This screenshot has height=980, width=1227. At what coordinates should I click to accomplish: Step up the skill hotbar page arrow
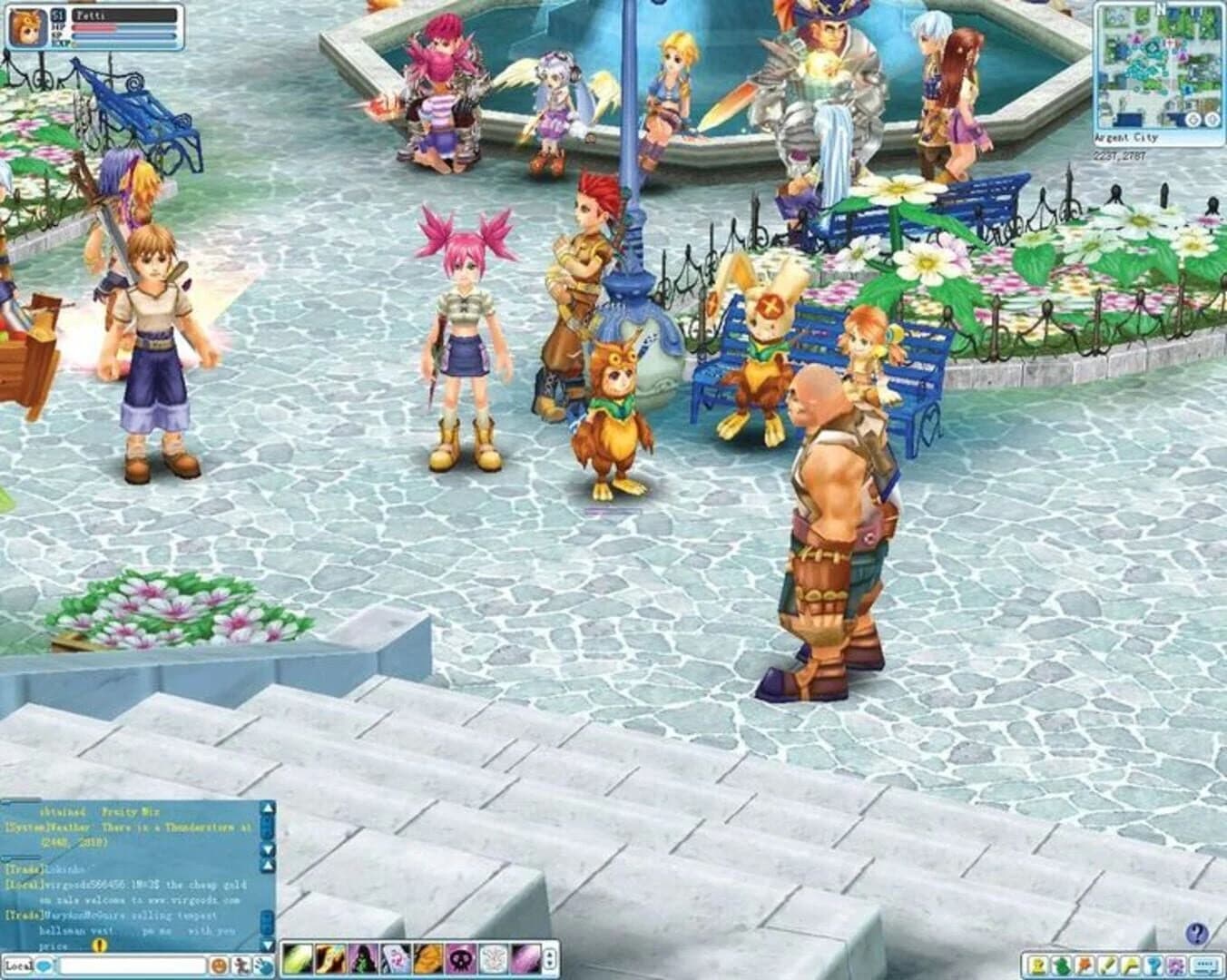tap(550, 953)
